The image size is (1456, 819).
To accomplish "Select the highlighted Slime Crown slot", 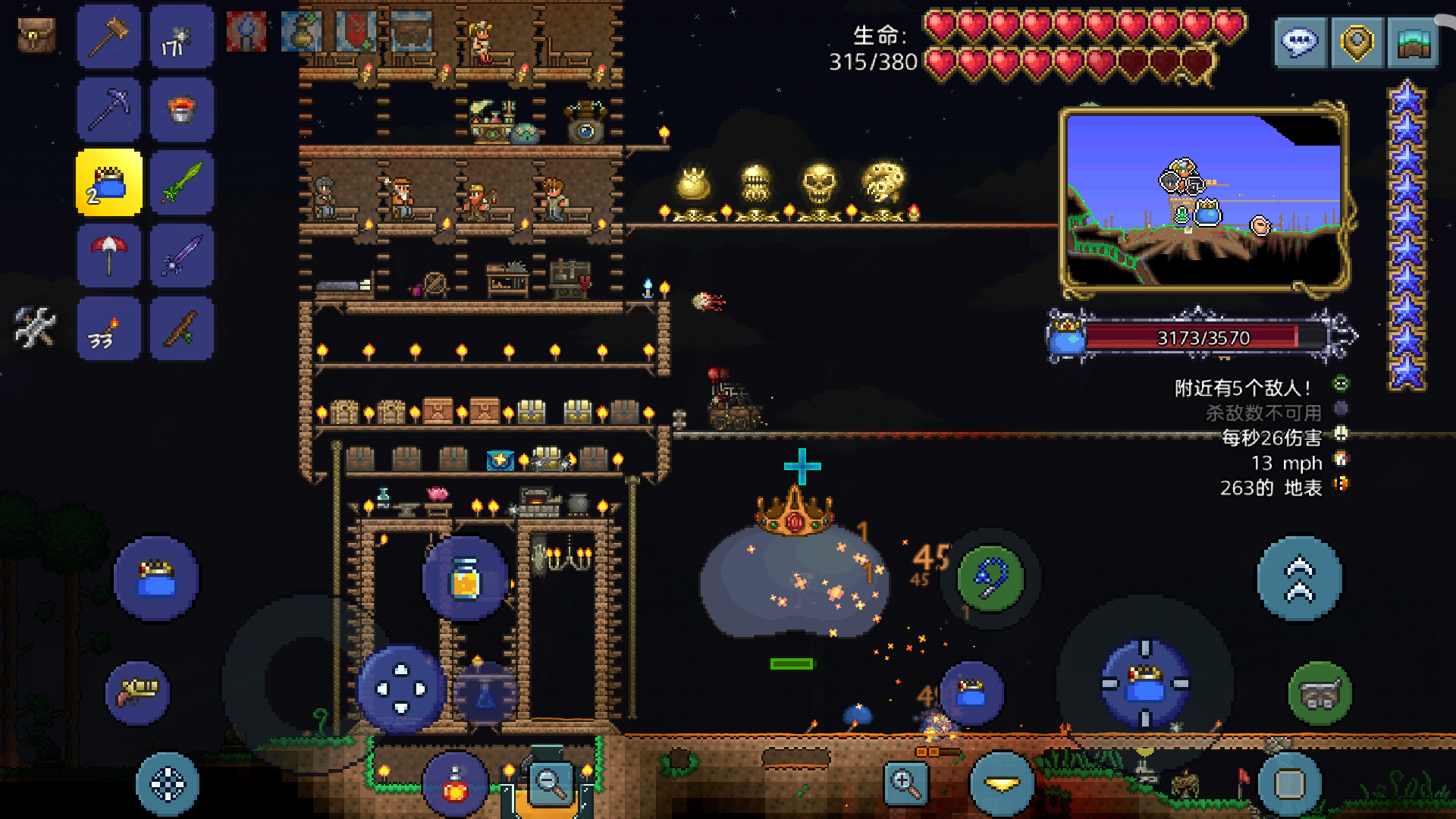I will point(109,183).
